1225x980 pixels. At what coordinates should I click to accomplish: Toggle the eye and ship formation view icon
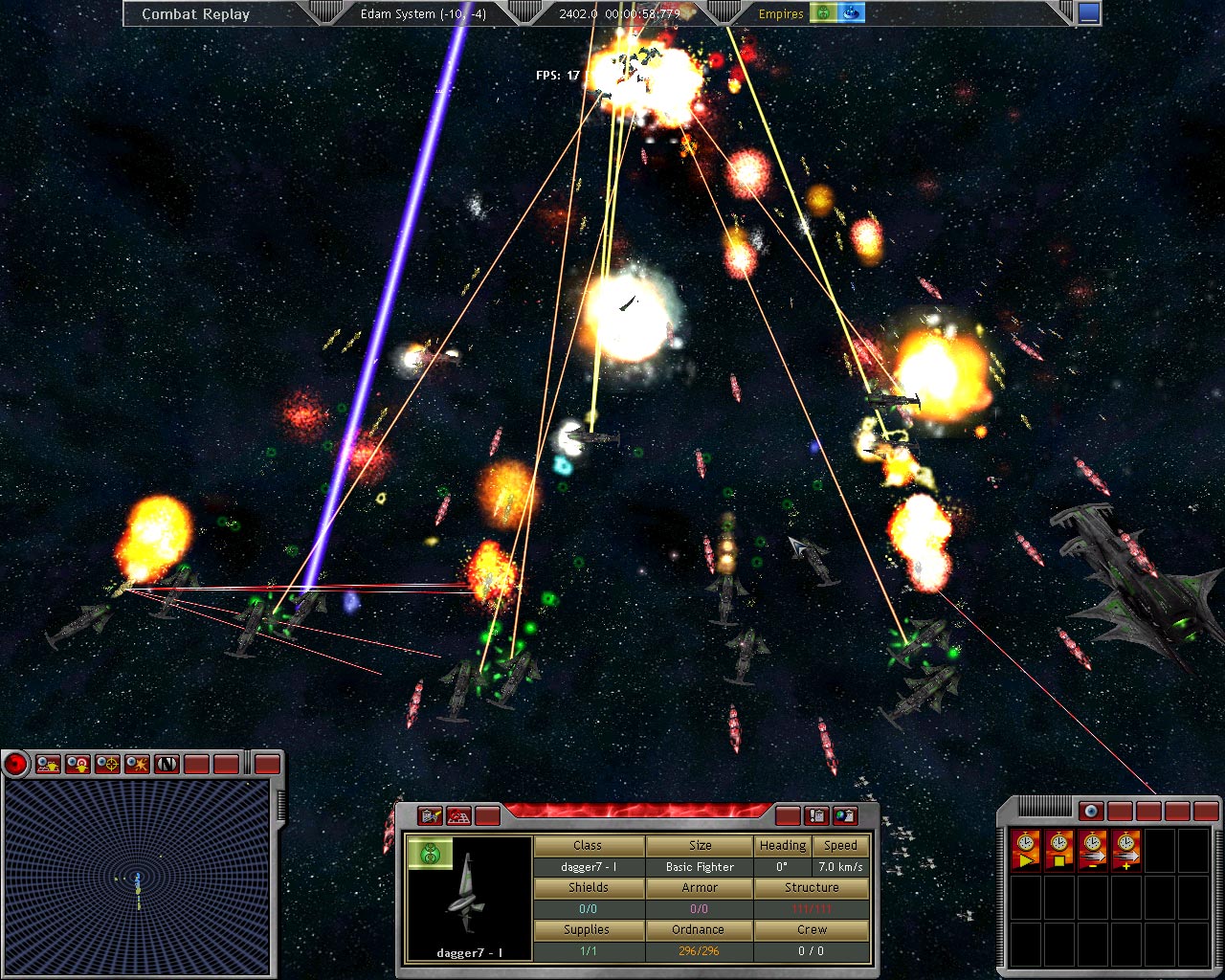click(x=48, y=764)
